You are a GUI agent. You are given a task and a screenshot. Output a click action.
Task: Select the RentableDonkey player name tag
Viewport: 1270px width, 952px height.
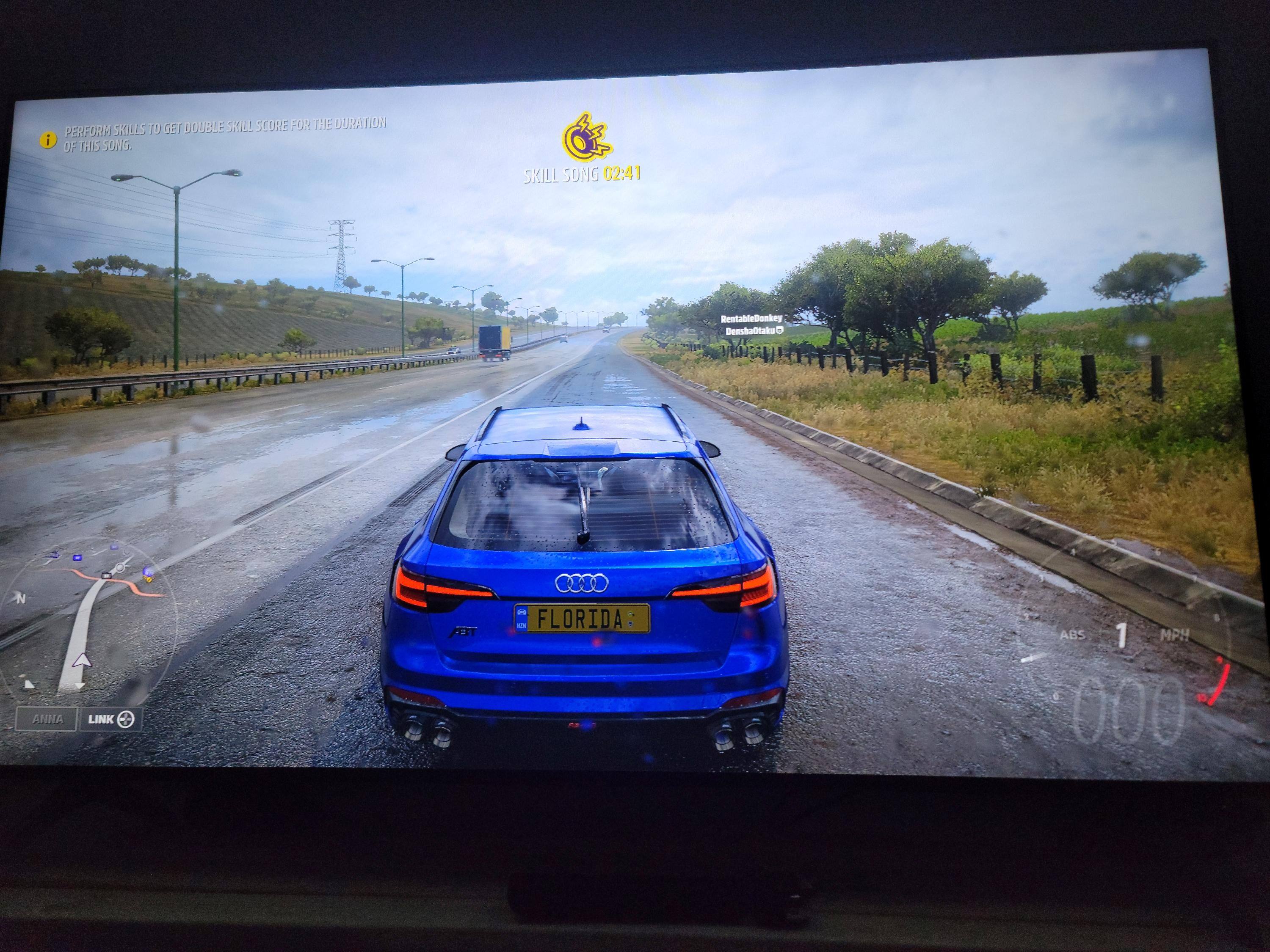tap(751, 319)
